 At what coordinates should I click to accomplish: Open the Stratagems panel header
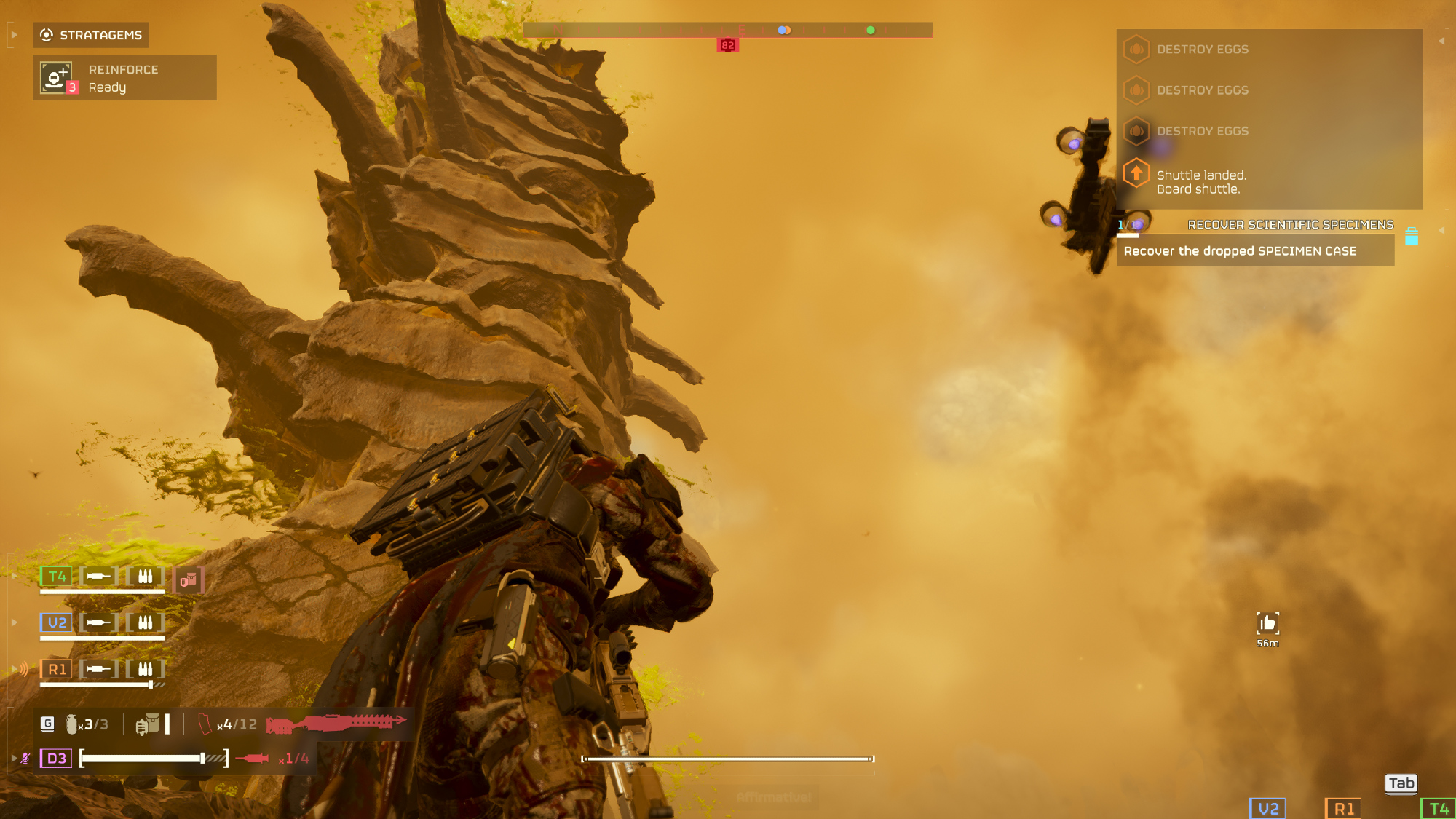point(91,35)
